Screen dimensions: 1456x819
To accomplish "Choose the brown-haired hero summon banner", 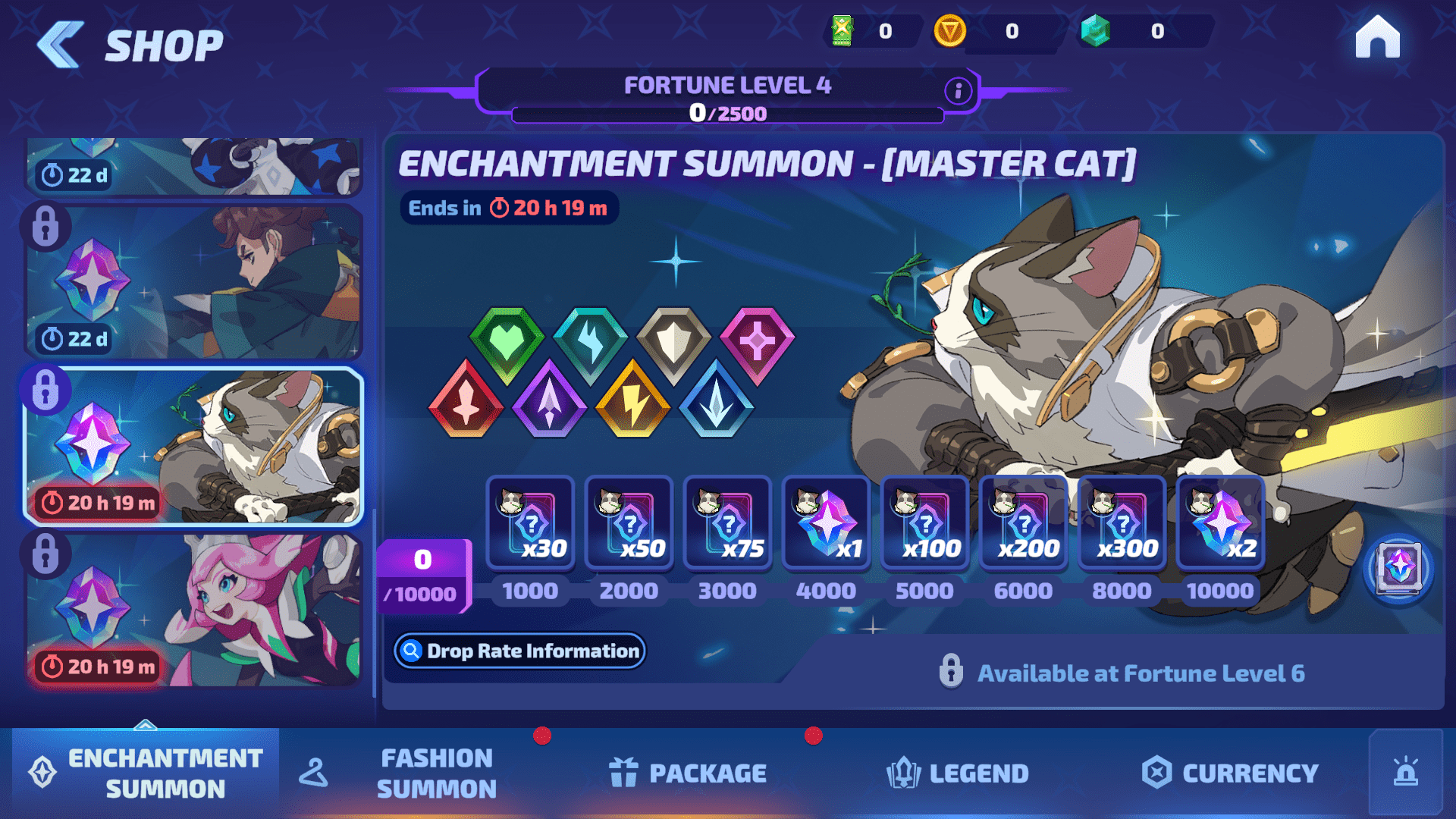I will pos(194,282).
